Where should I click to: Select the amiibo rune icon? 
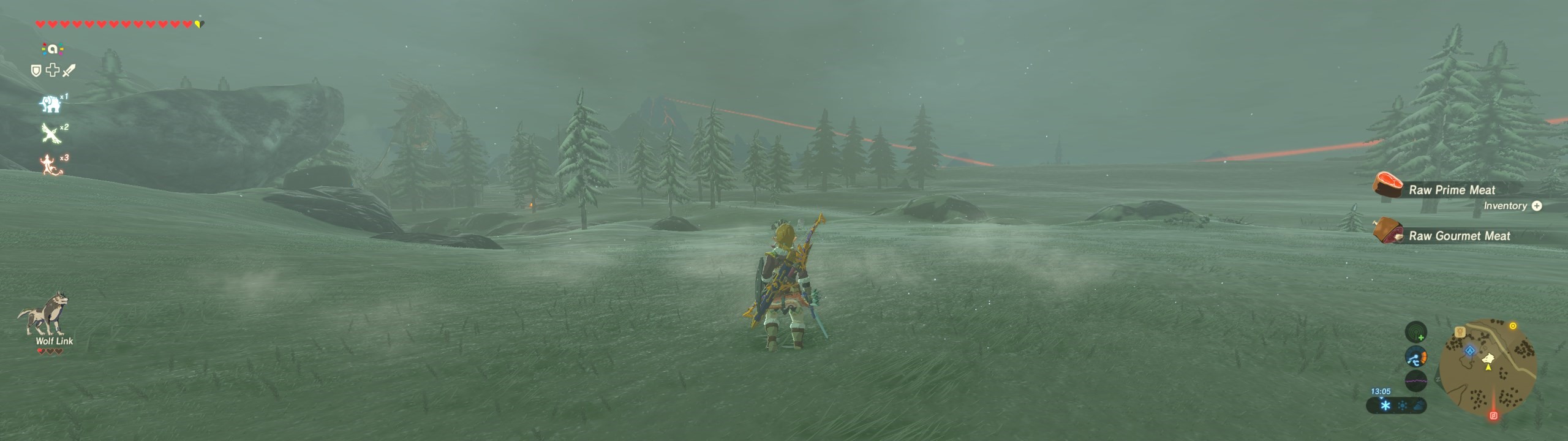[53, 49]
